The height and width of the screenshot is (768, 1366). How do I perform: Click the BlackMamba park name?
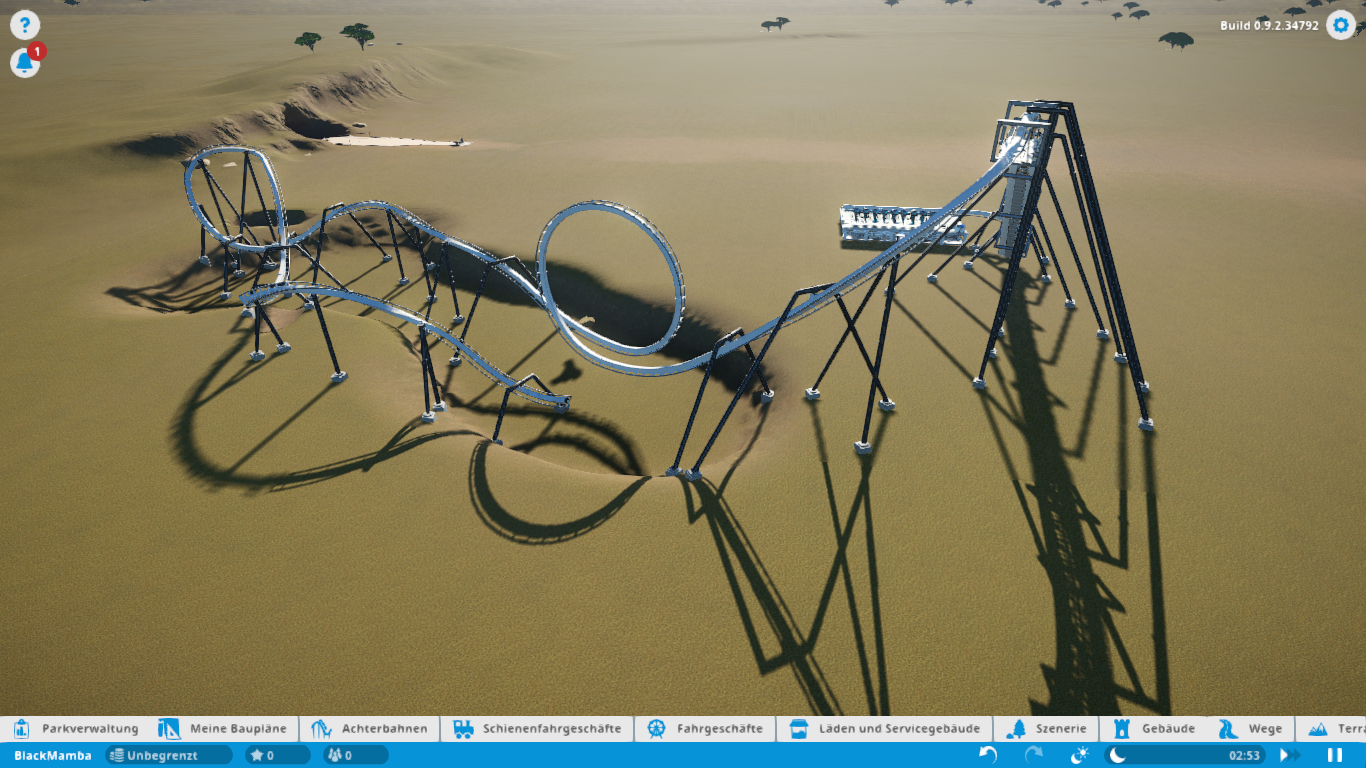pyautogui.click(x=53, y=756)
